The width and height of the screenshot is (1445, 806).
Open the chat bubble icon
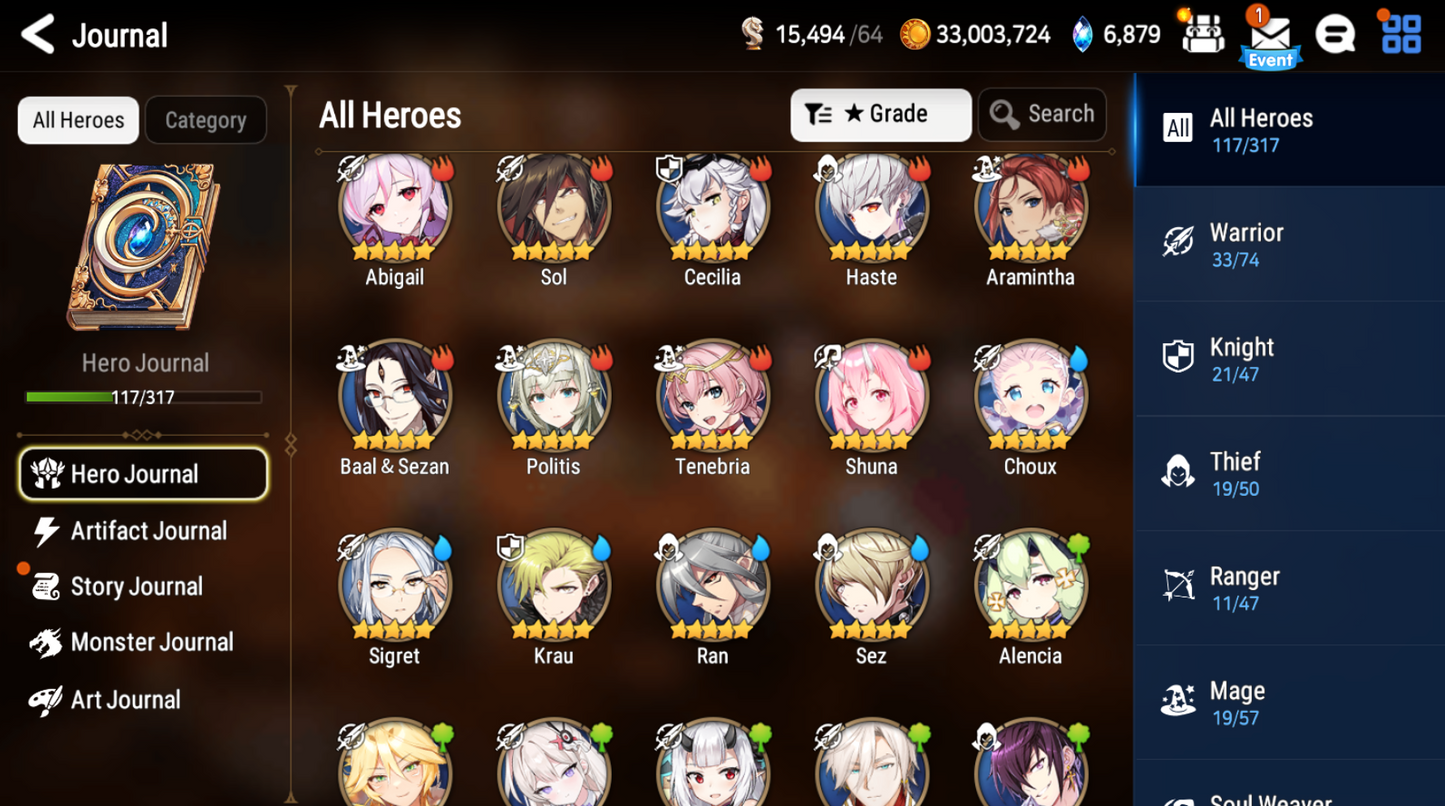click(x=1336, y=33)
